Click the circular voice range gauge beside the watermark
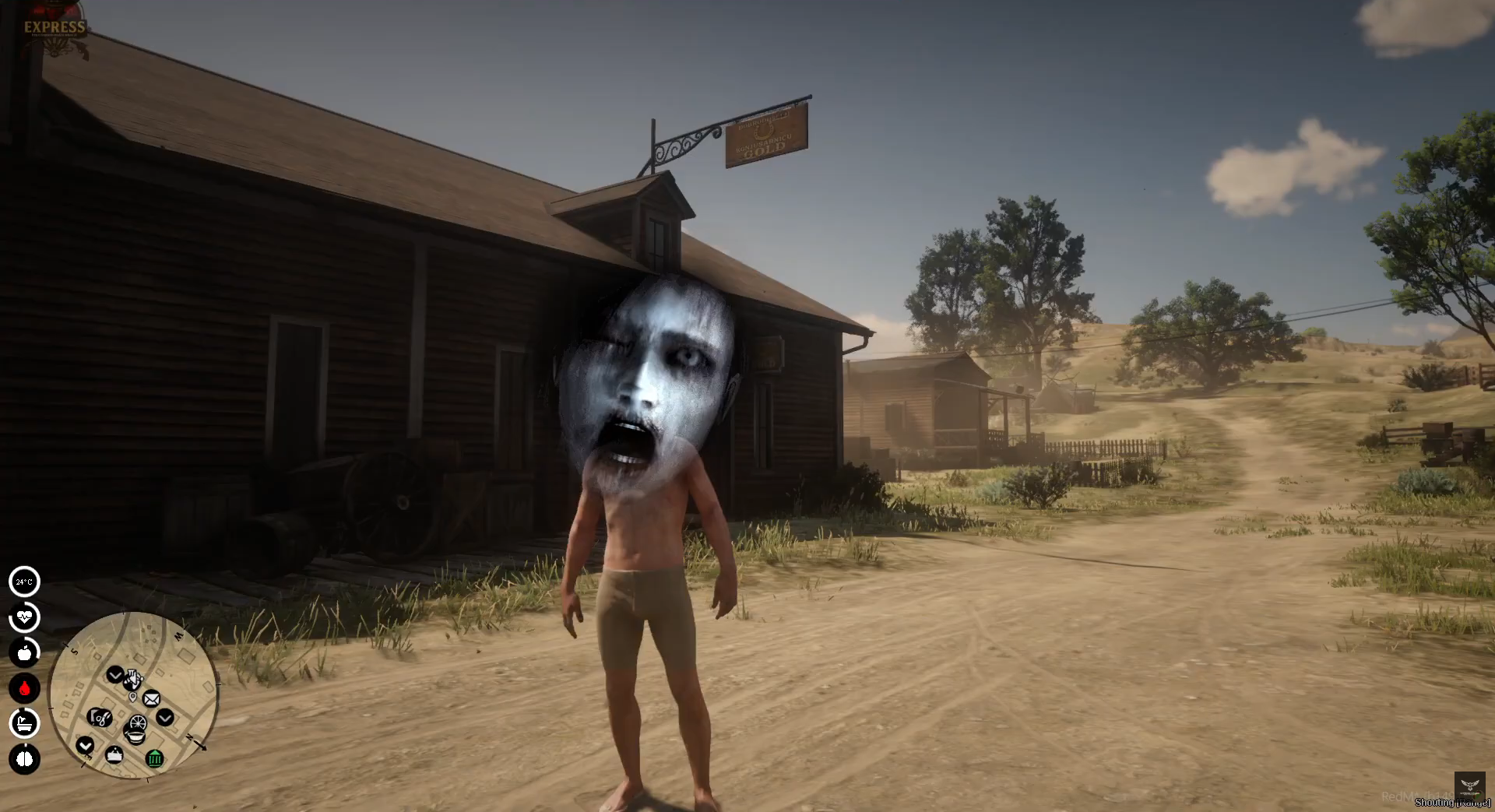This screenshot has height=812, width=1495. [x=1478, y=796]
